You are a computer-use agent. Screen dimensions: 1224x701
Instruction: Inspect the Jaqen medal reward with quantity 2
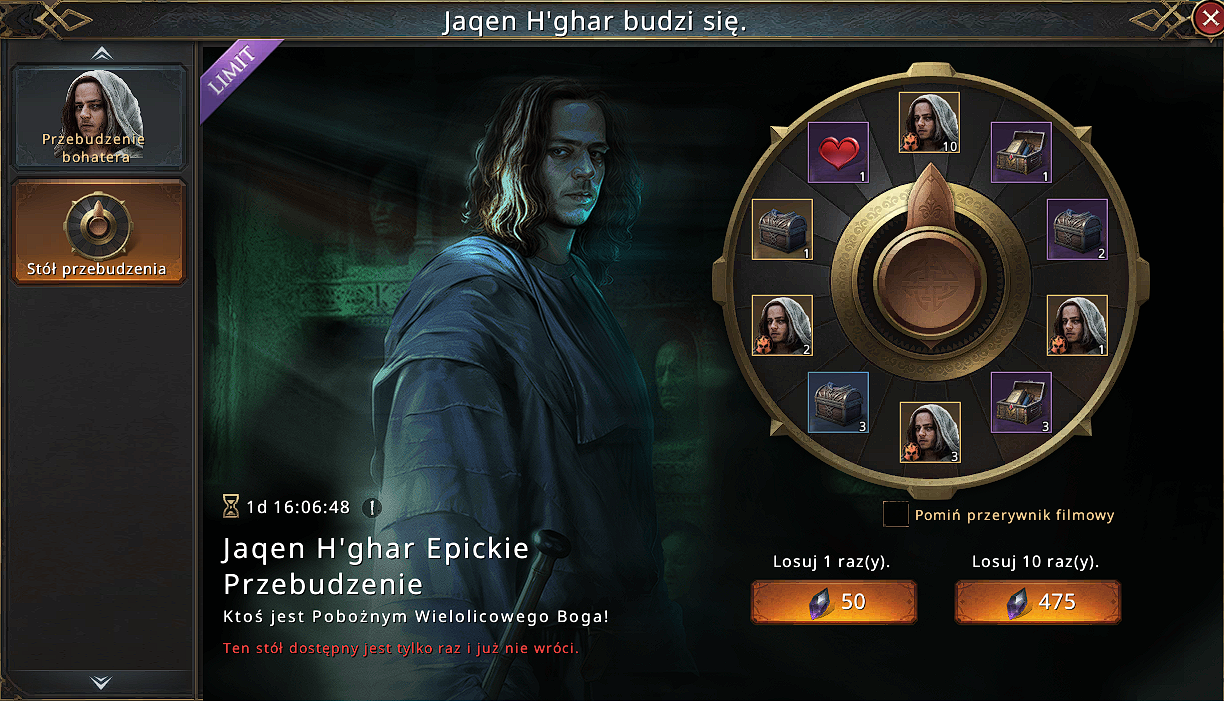782,325
